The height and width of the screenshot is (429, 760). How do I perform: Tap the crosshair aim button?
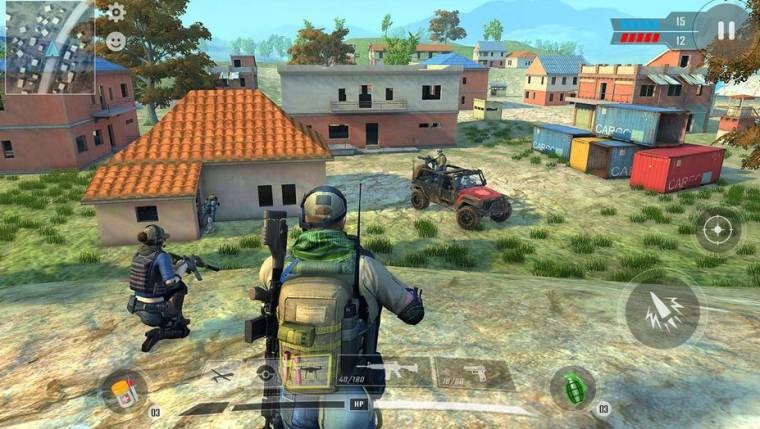[718, 230]
